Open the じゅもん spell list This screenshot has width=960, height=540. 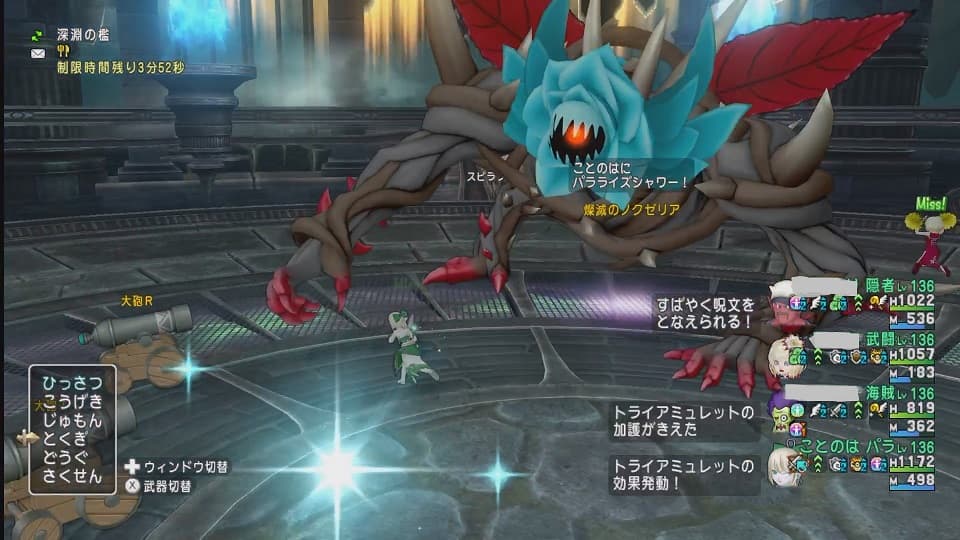[72, 420]
